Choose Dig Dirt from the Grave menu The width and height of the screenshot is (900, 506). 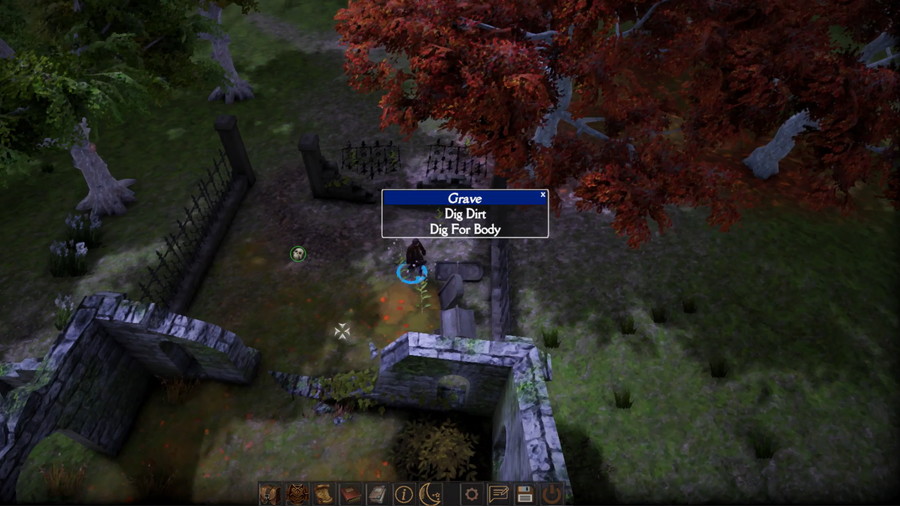click(x=465, y=214)
